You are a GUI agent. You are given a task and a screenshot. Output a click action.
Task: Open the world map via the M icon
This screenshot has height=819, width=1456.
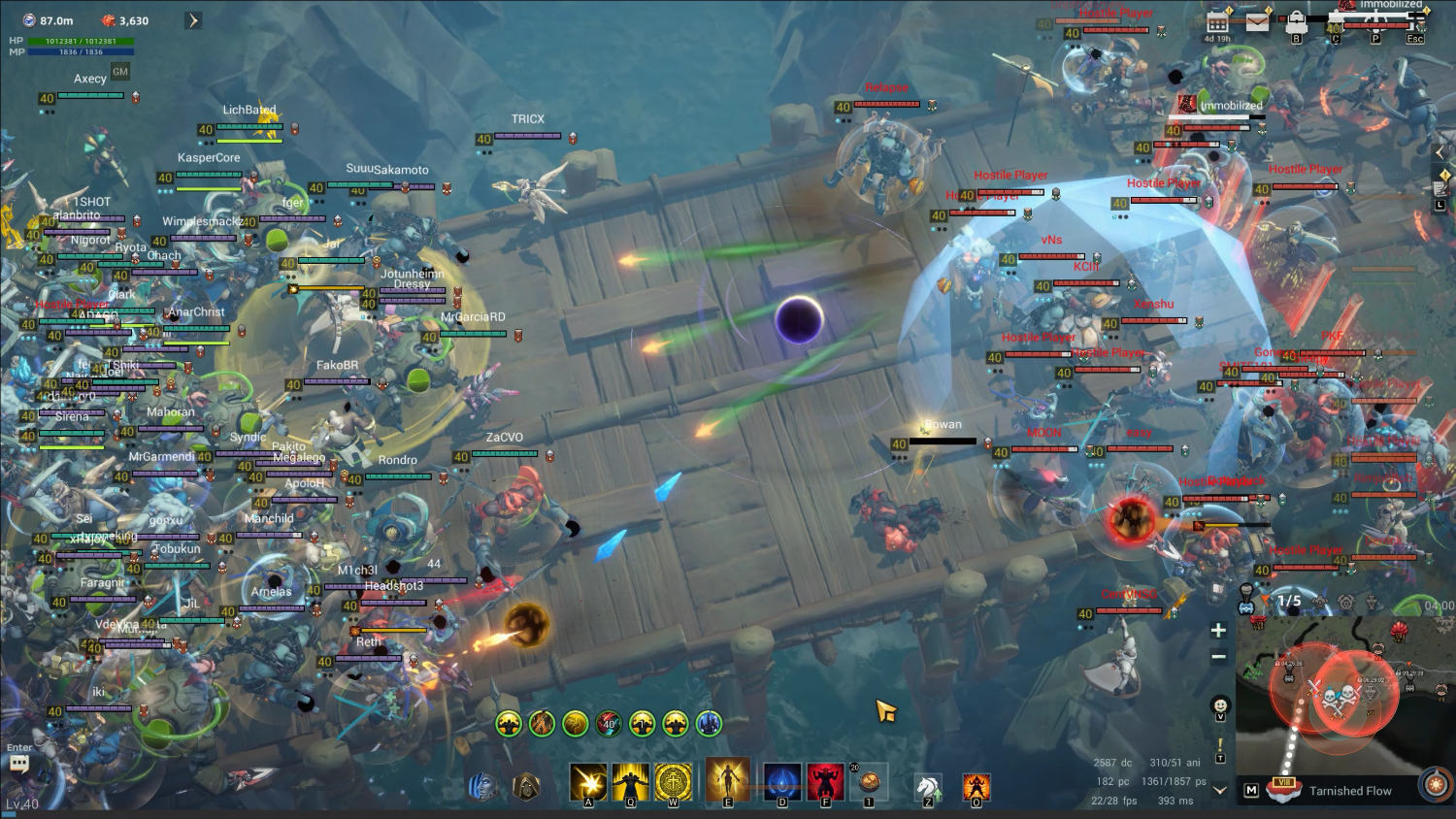click(x=1251, y=790)
